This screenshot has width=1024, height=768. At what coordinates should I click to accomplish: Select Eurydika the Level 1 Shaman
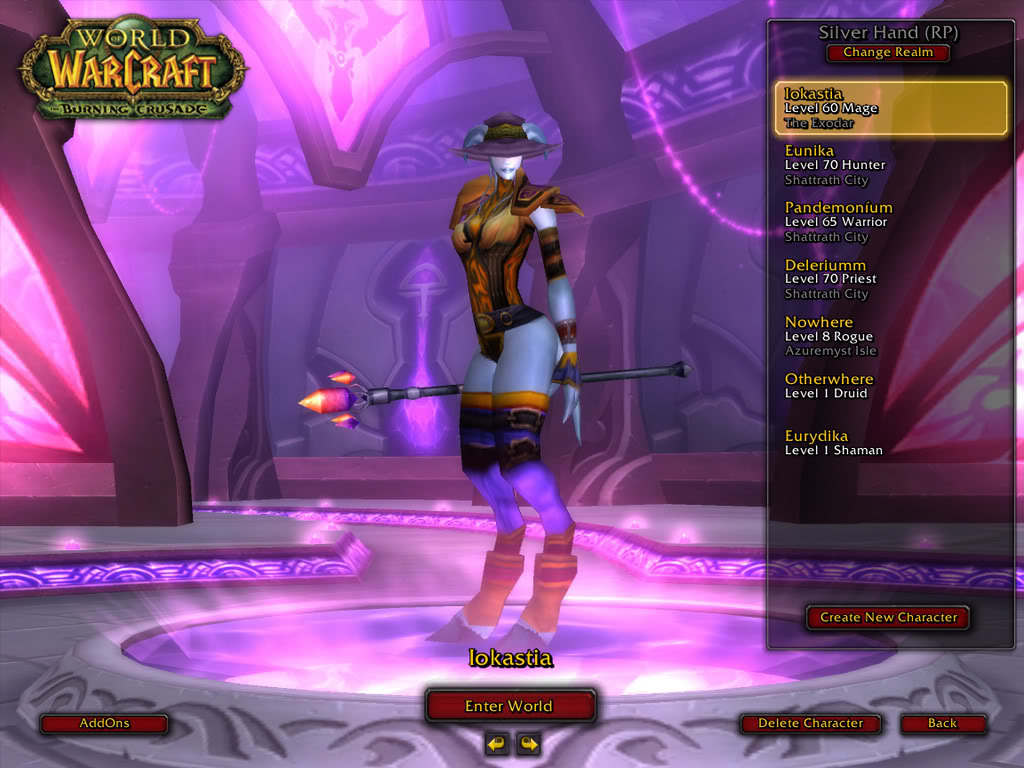click(890, 443)
